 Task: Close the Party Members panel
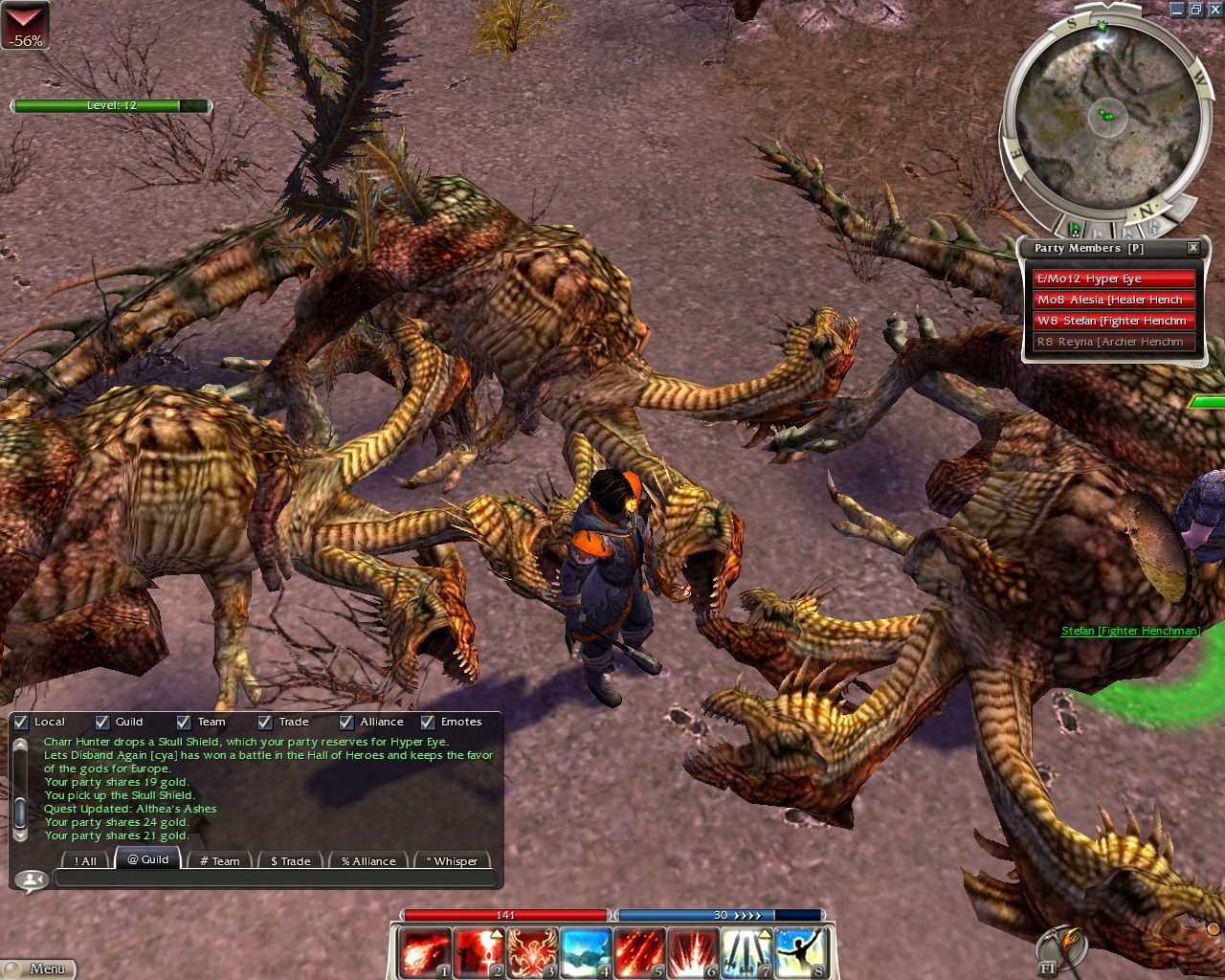1193,248
